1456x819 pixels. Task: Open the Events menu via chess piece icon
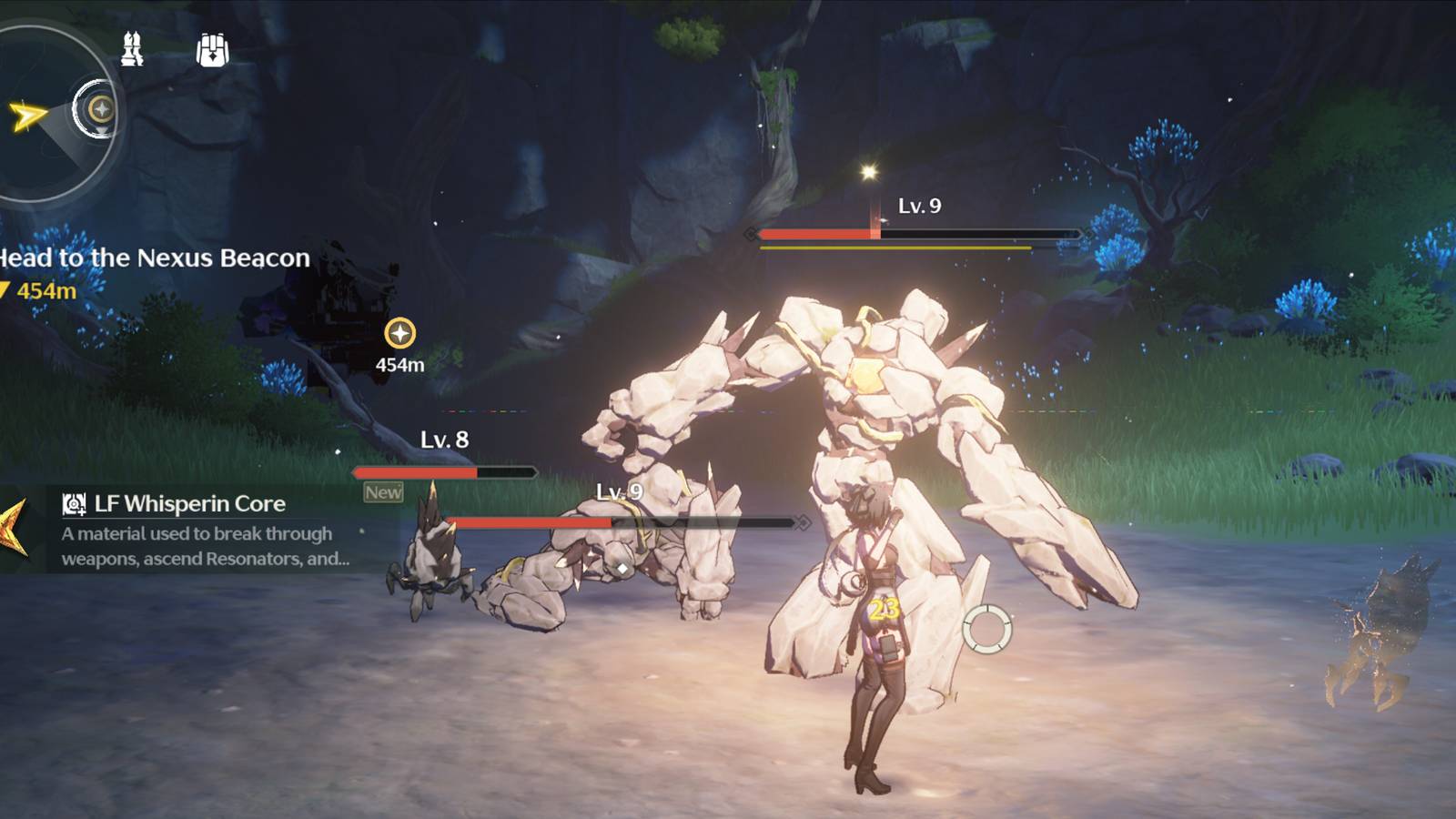(131, 50)
